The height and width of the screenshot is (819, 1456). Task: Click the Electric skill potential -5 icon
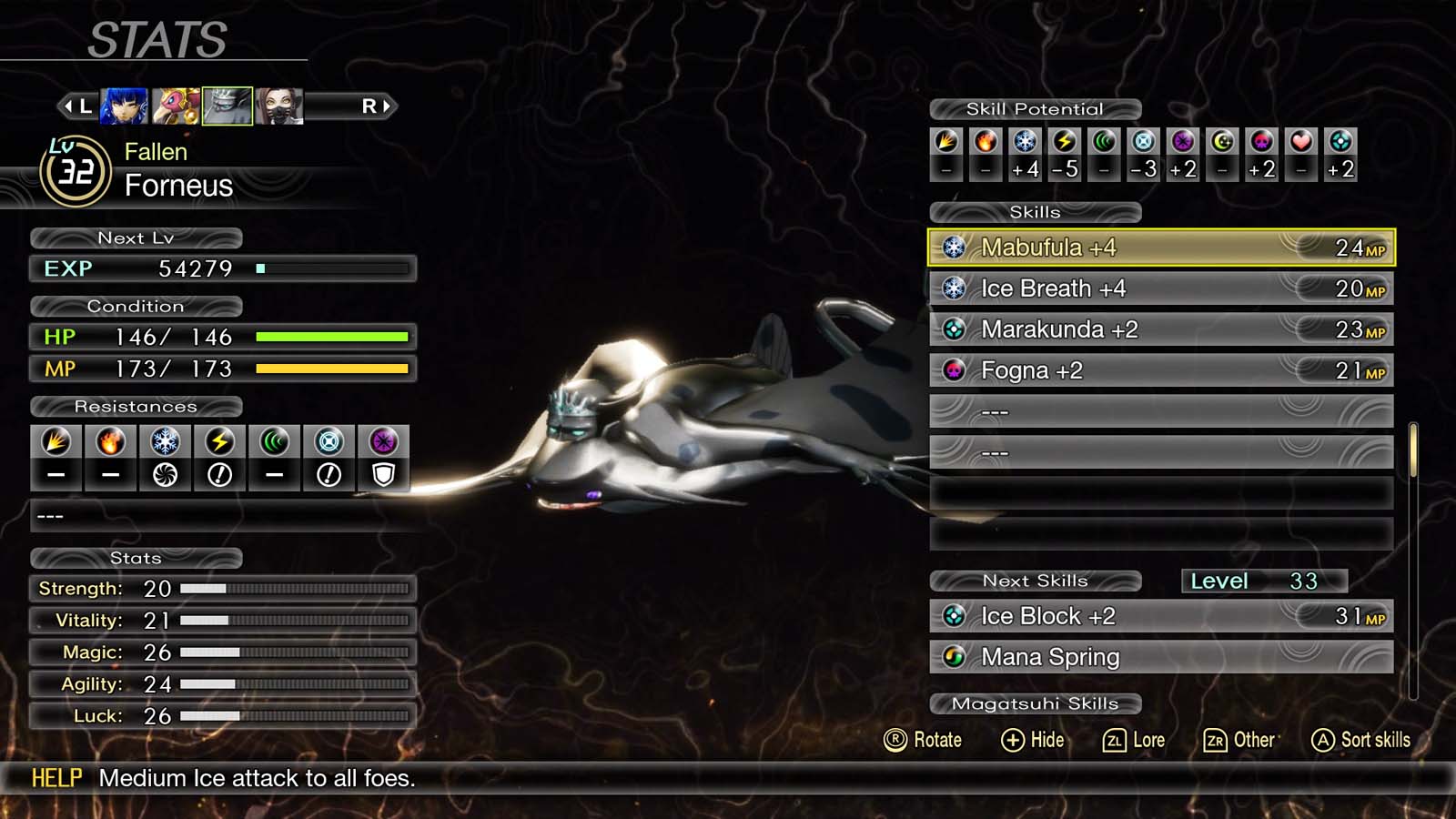coord(1064,142)
